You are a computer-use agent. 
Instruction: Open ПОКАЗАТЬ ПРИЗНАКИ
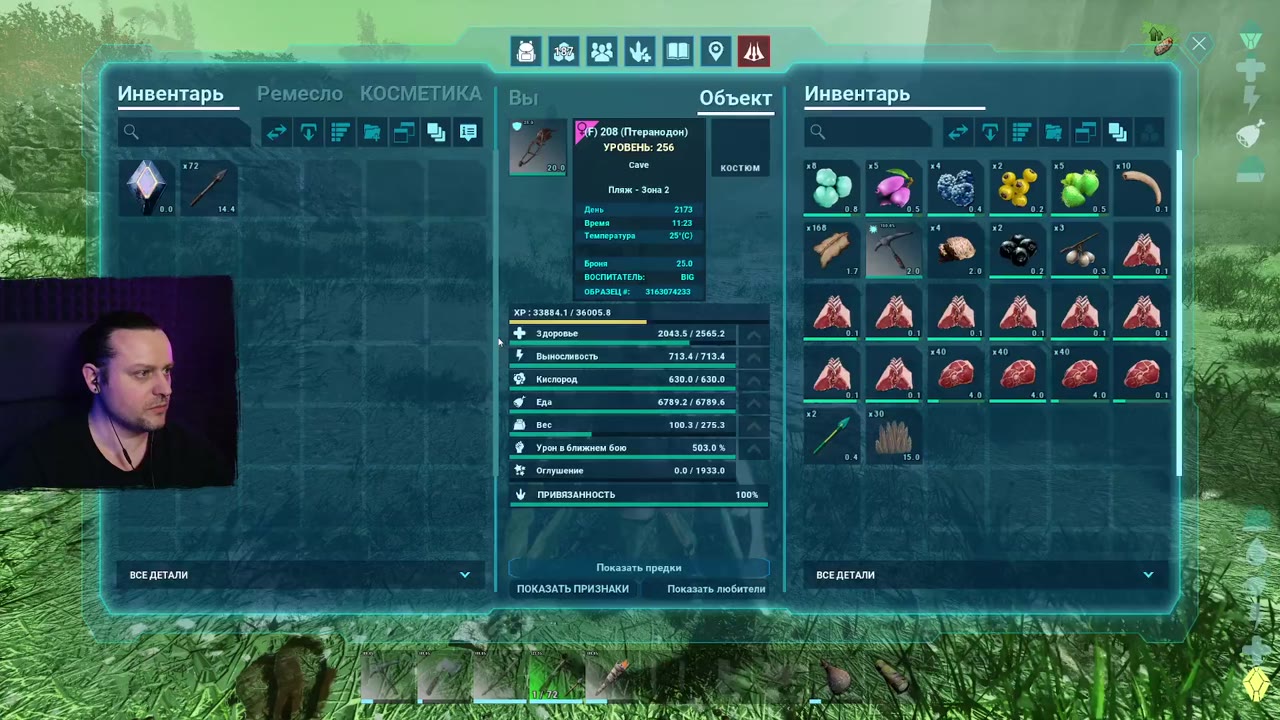[x=573, y=589]
